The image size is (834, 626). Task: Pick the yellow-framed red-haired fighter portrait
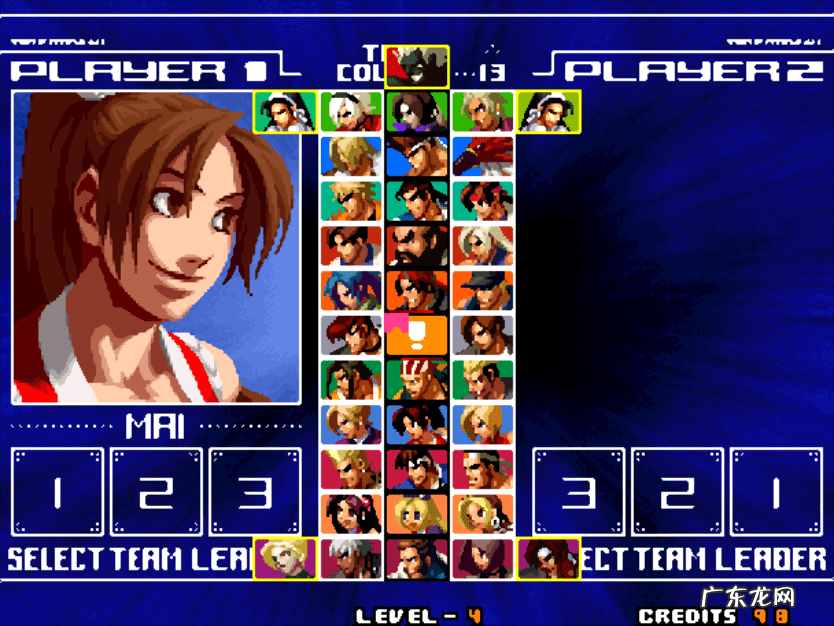point(548,558)
